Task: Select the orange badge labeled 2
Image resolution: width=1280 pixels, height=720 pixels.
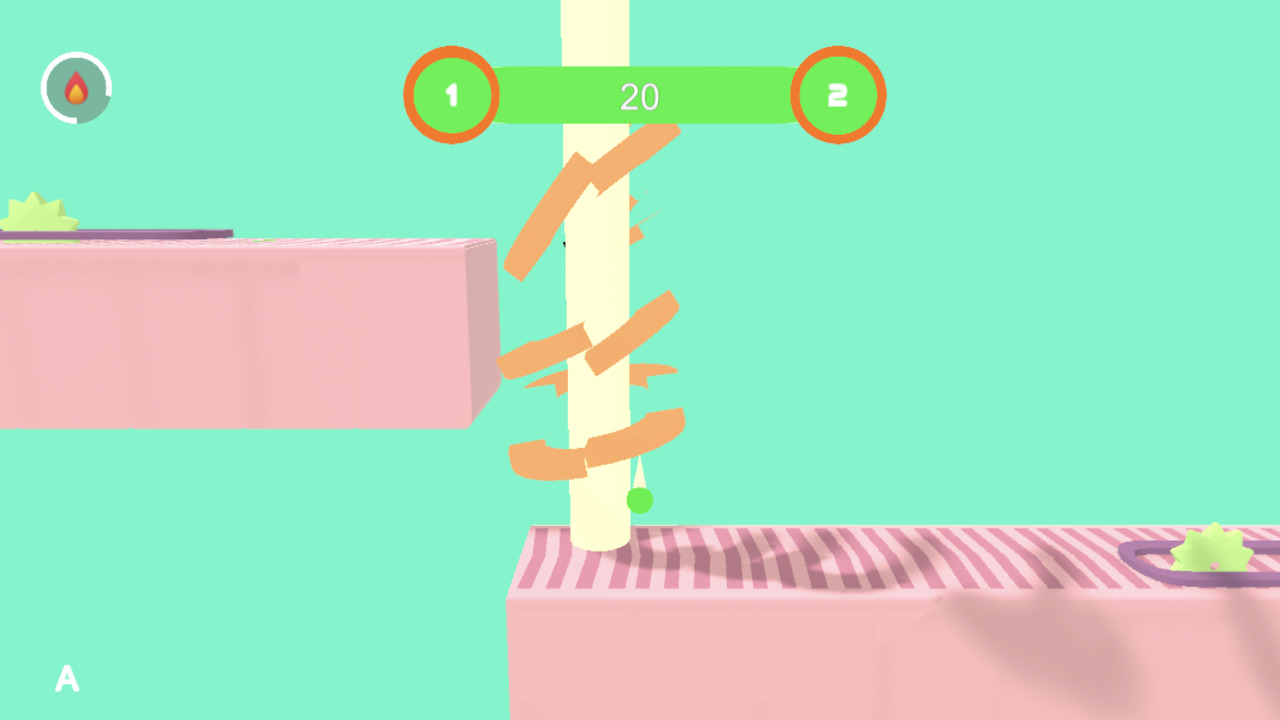Action: click(838, 95)
